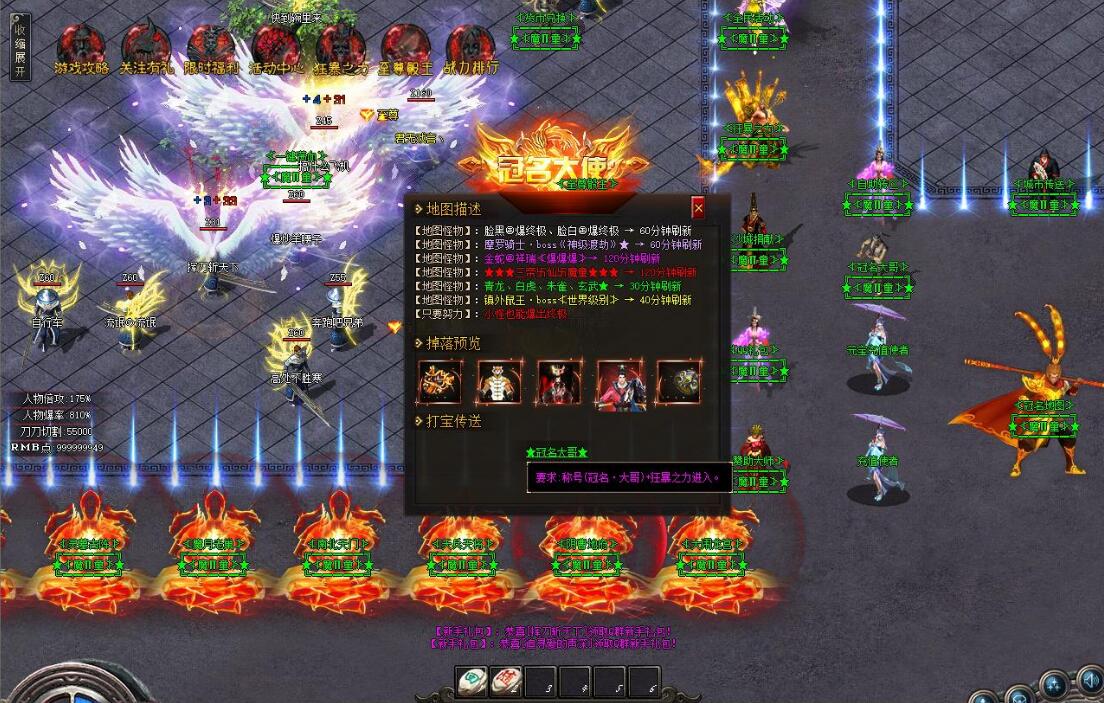Select the round shield drop preview item
This screenshot has height=703, width=1104.
pos(678,381)
